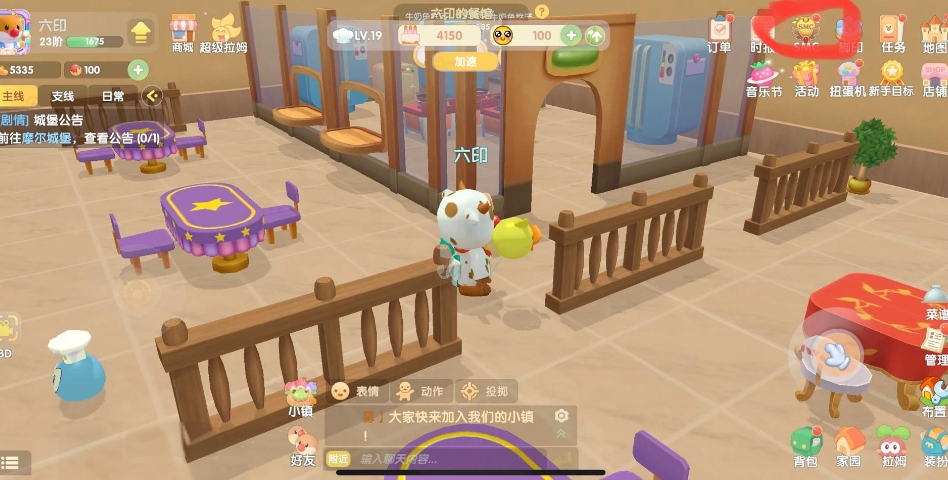Open the 表情 emote menu
The height and width of the screenshot is (480, 948).
pos(356,391)
